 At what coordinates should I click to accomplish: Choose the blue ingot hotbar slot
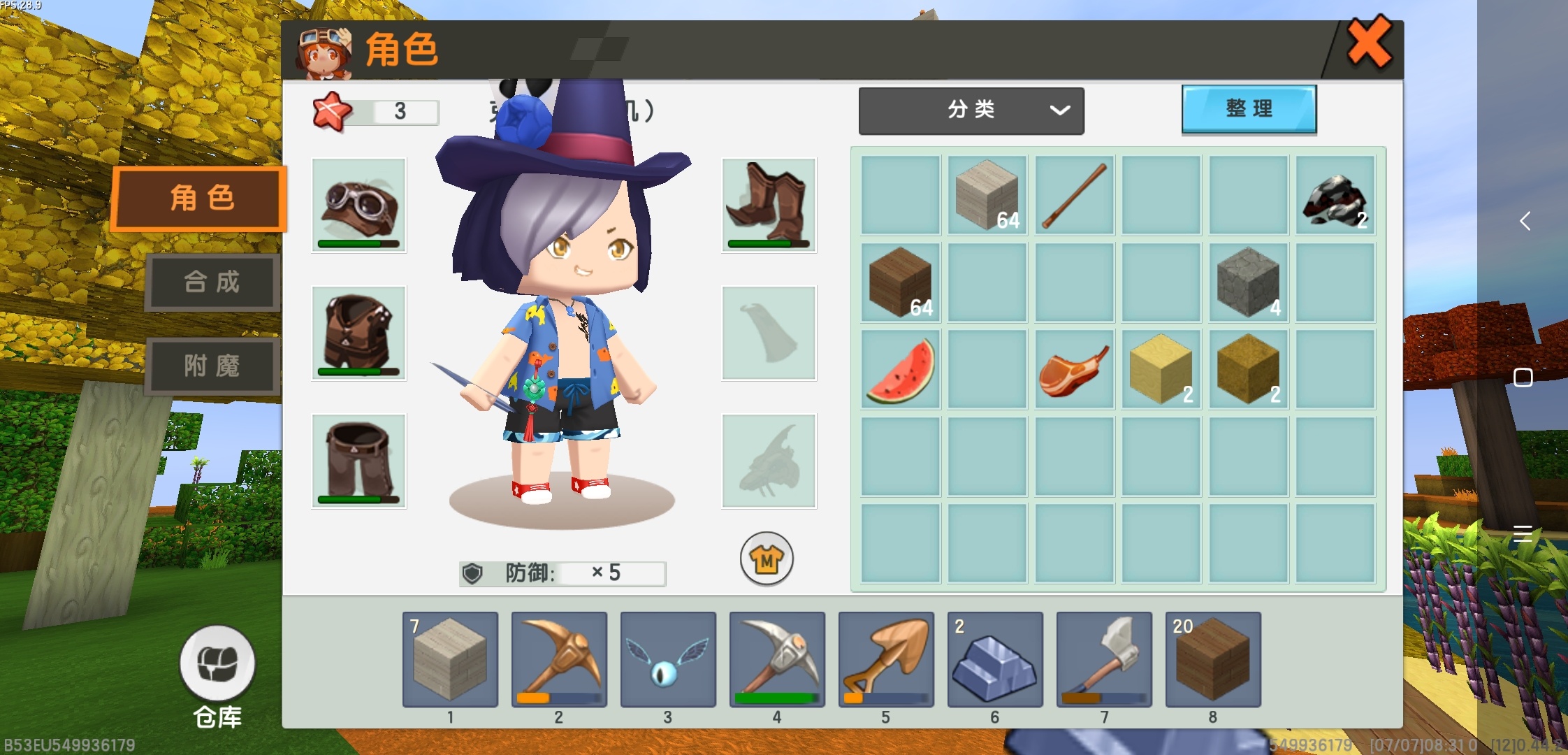(x=995, y=660)
